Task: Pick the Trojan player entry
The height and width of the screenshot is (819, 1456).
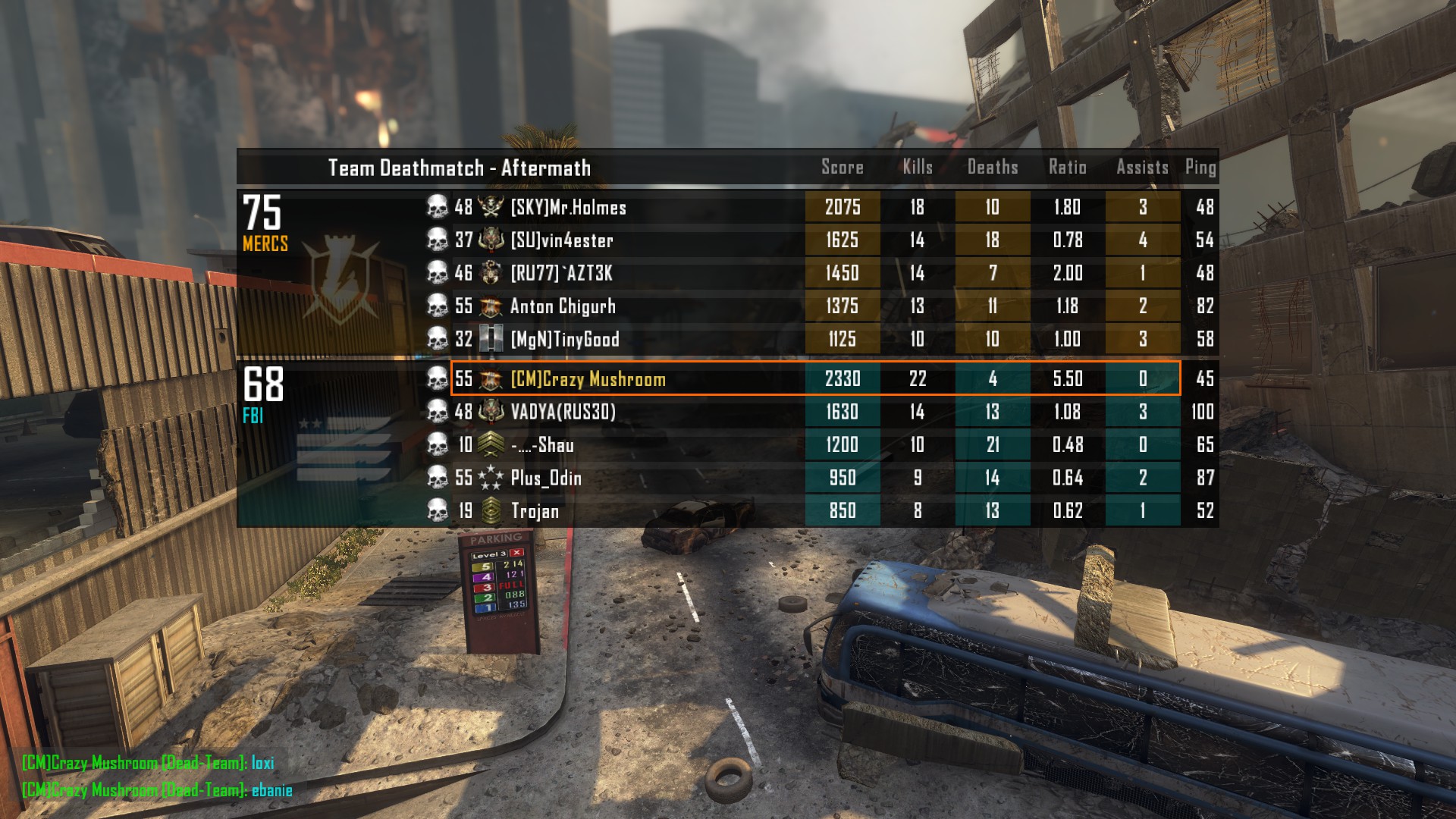Action: (x=535, y=511)
